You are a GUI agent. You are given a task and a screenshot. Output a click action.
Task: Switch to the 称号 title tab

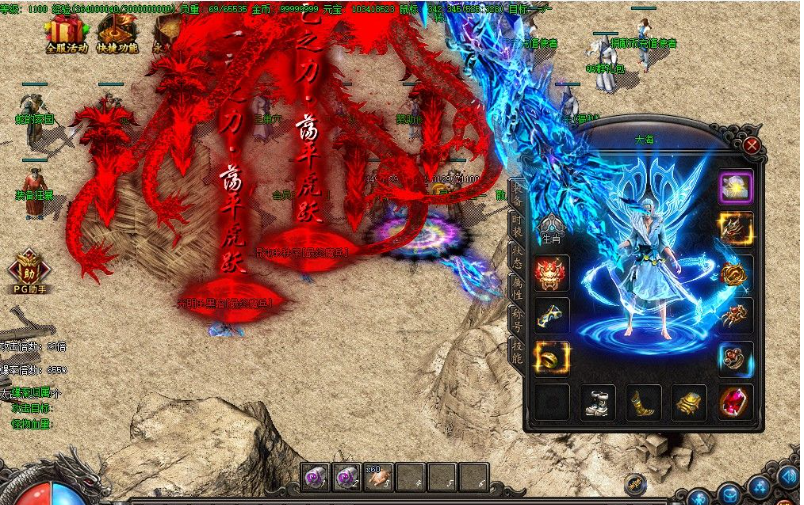[516, 319]
